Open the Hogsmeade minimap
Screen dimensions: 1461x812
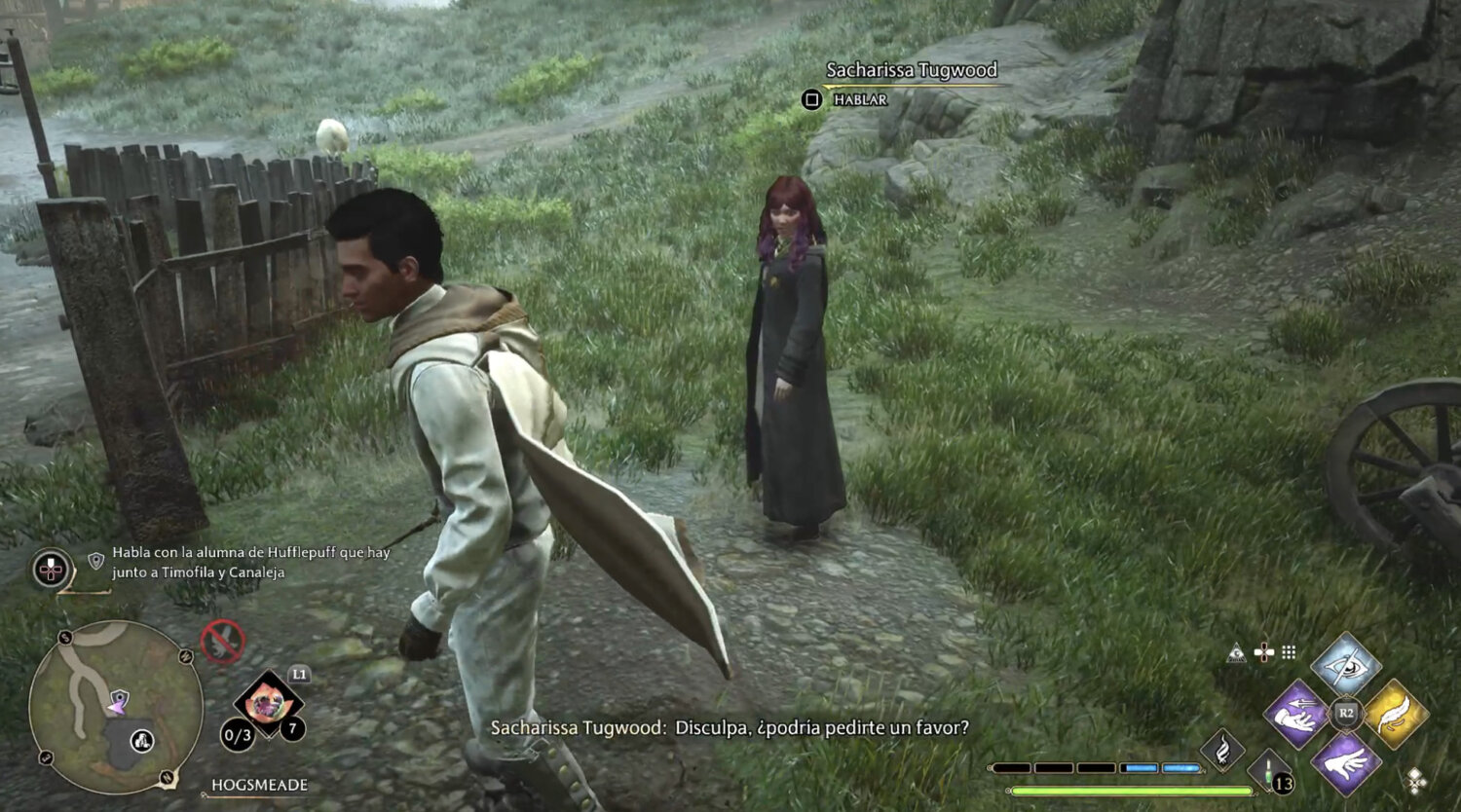point(115,707)
